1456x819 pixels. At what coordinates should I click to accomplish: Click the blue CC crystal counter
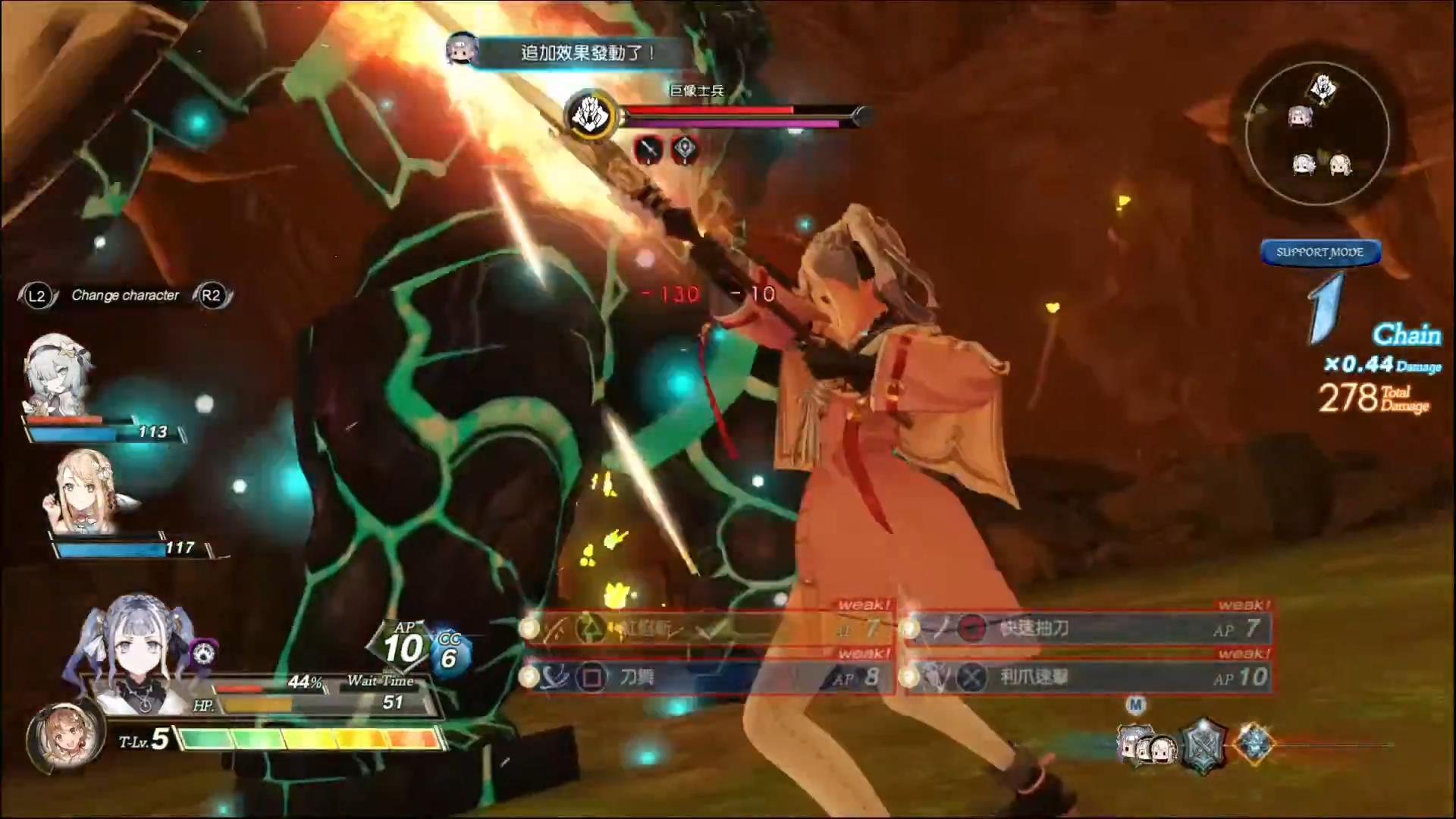[450, 654]
